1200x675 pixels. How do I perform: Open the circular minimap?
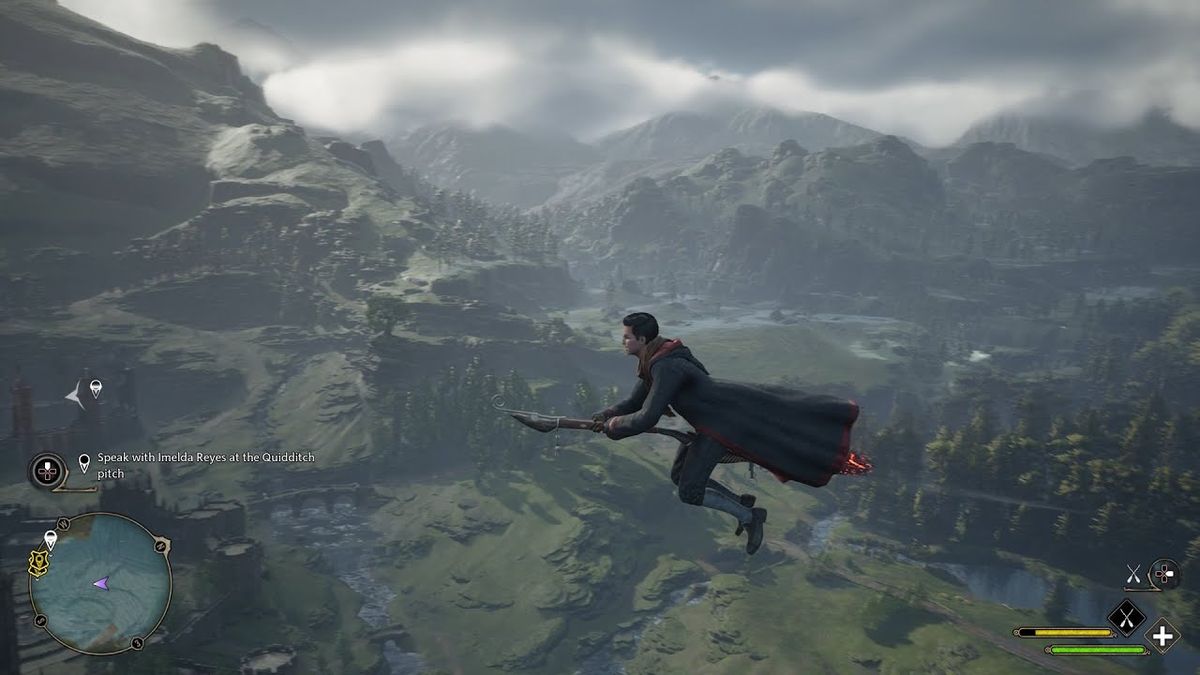pos(99,583)
